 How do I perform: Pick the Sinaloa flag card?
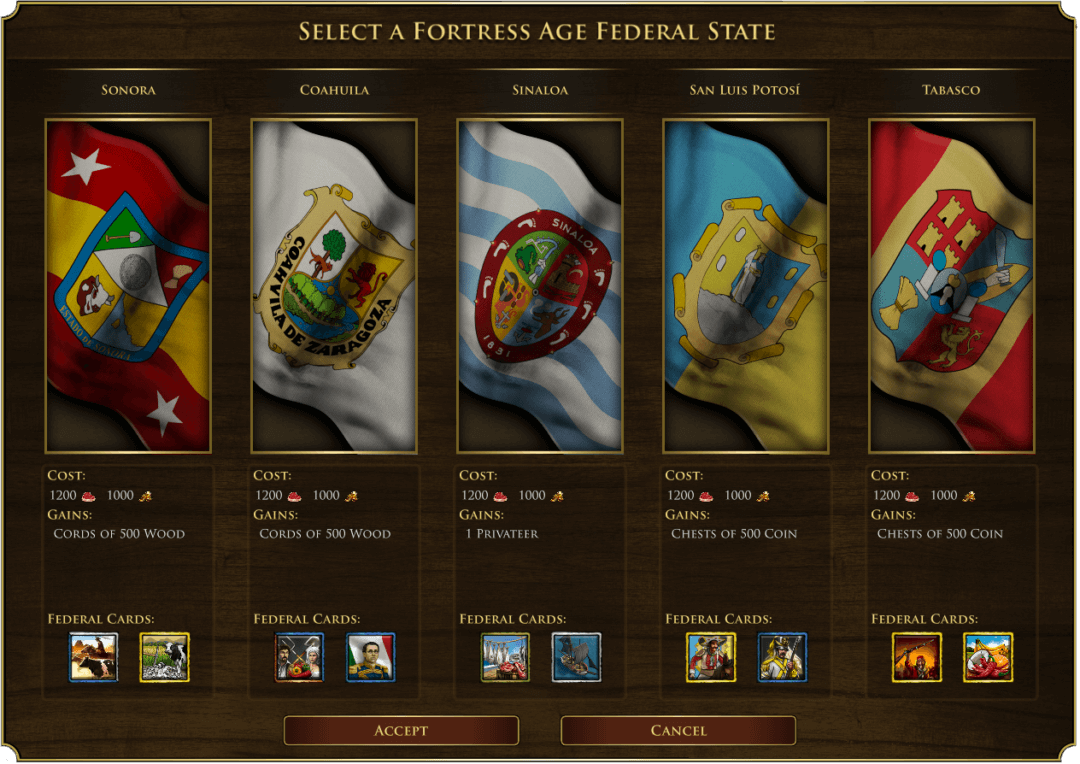(540, 286)
